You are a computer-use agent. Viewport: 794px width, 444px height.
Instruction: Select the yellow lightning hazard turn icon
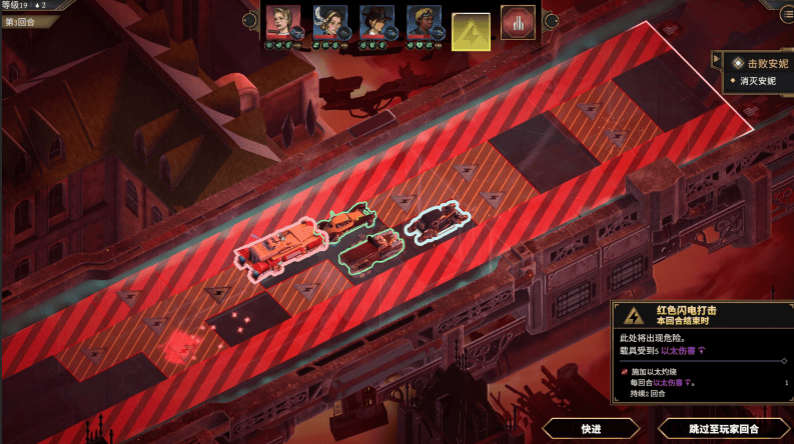click(471, 31)
